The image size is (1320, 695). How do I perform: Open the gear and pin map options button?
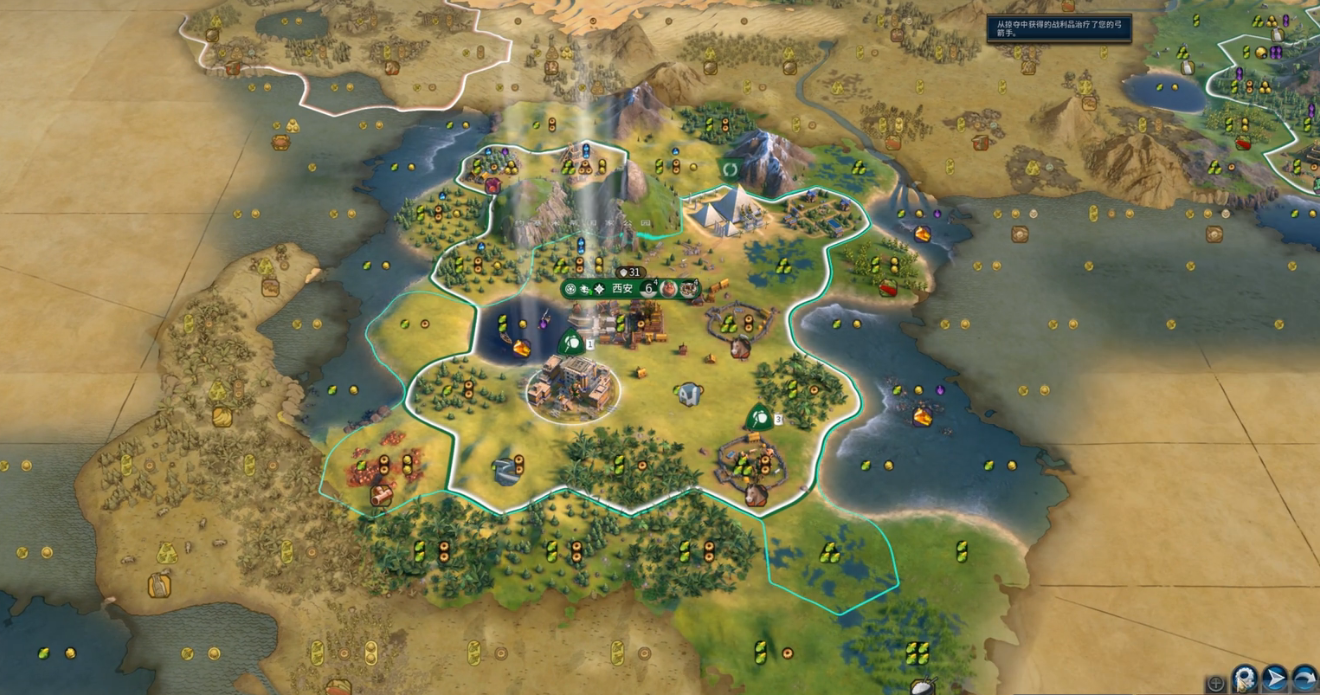tap(1245, 679)
